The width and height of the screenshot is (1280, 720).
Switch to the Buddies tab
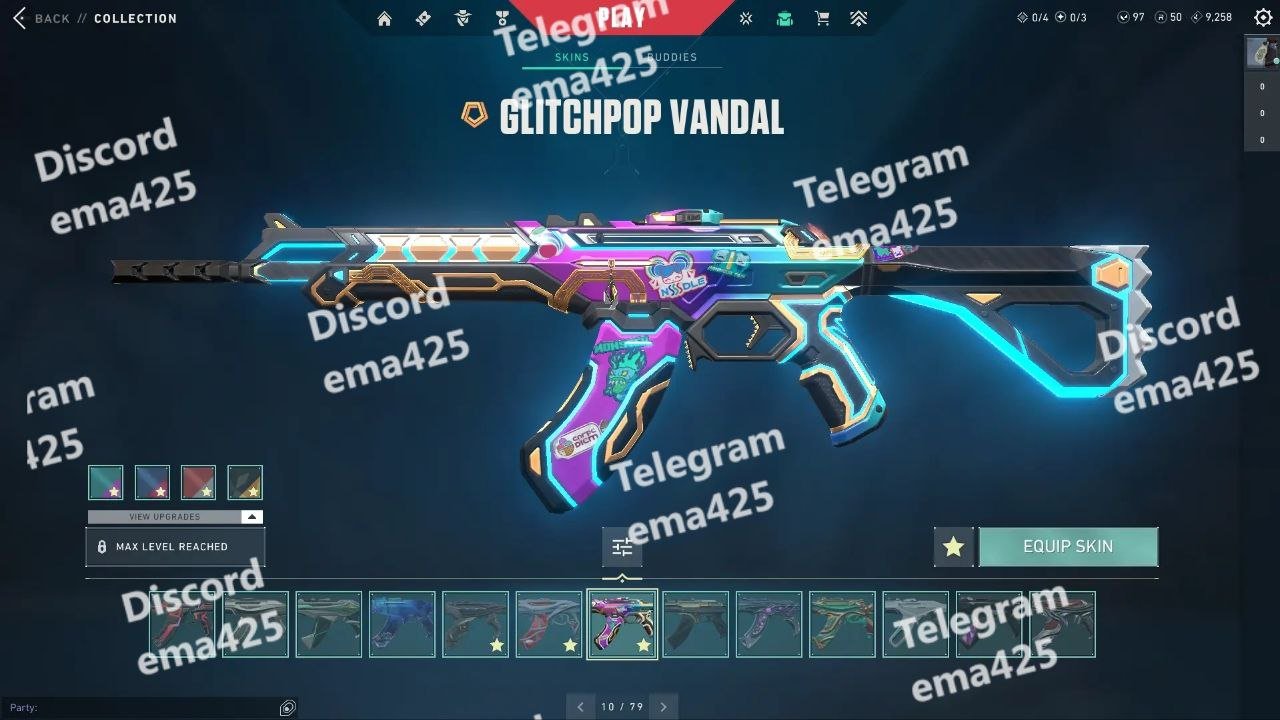(x=672, y=57)
